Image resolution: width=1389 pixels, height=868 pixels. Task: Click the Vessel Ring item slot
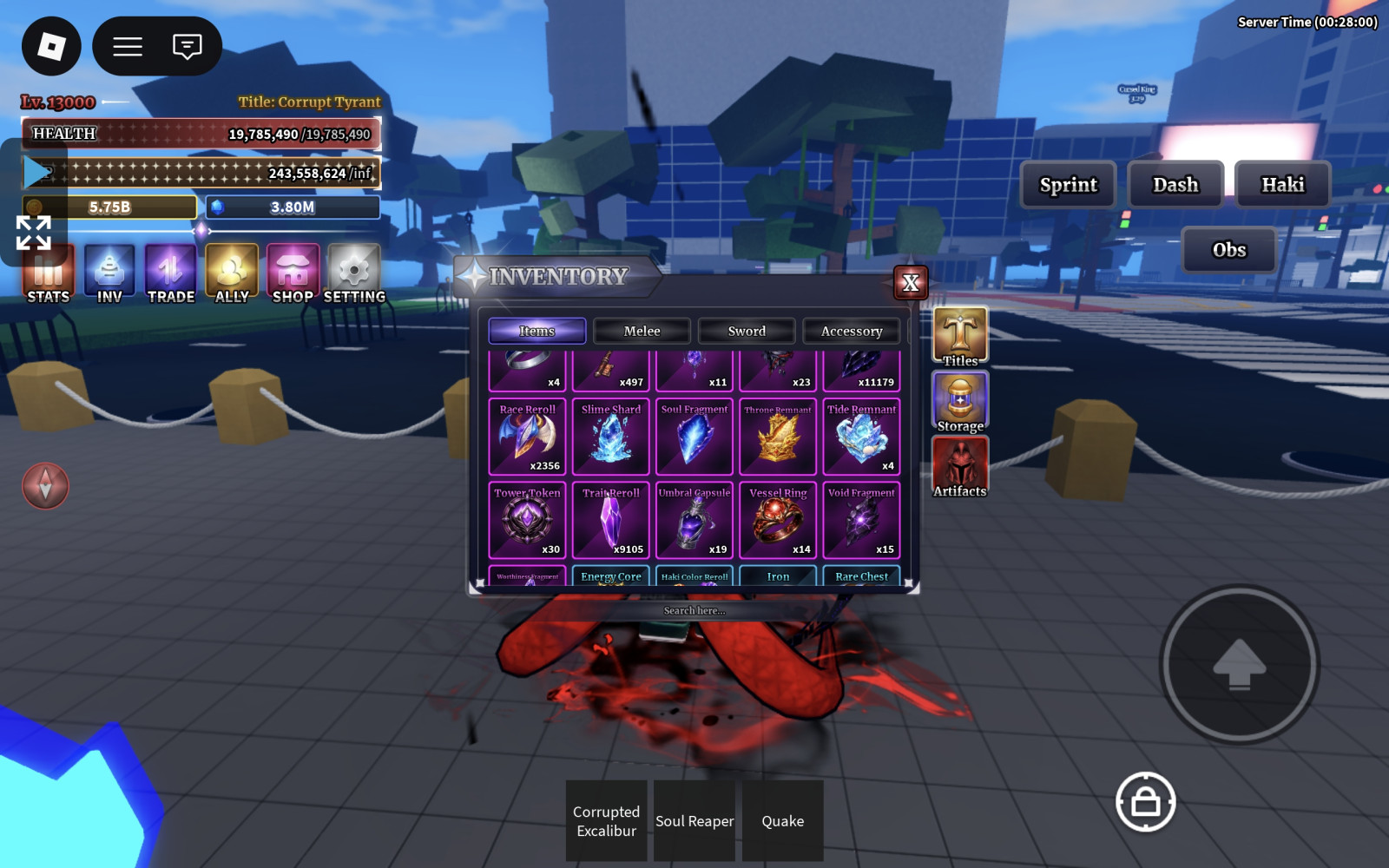(778, 520)
